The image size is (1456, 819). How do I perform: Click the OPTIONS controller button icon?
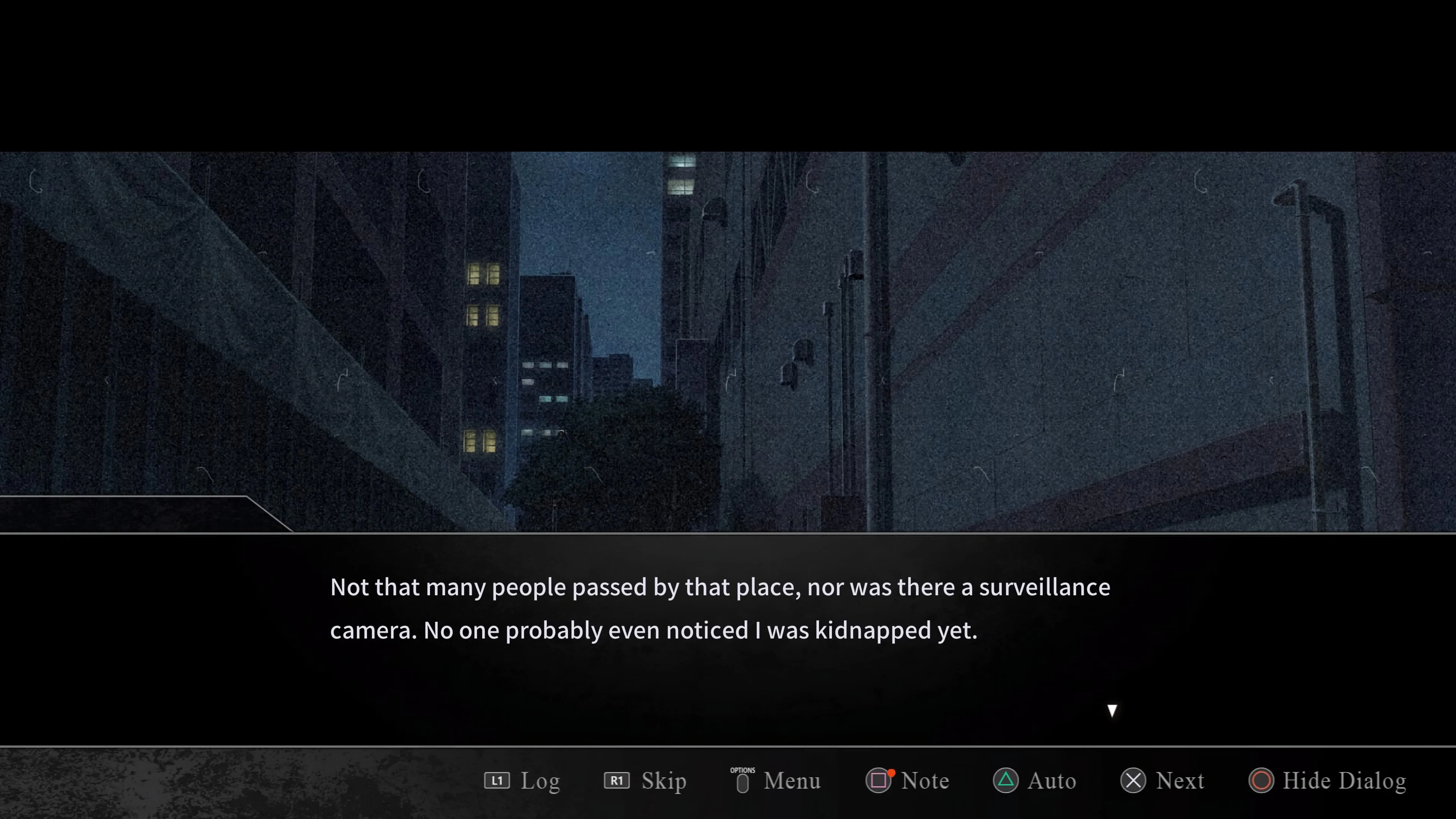[742, 781]
